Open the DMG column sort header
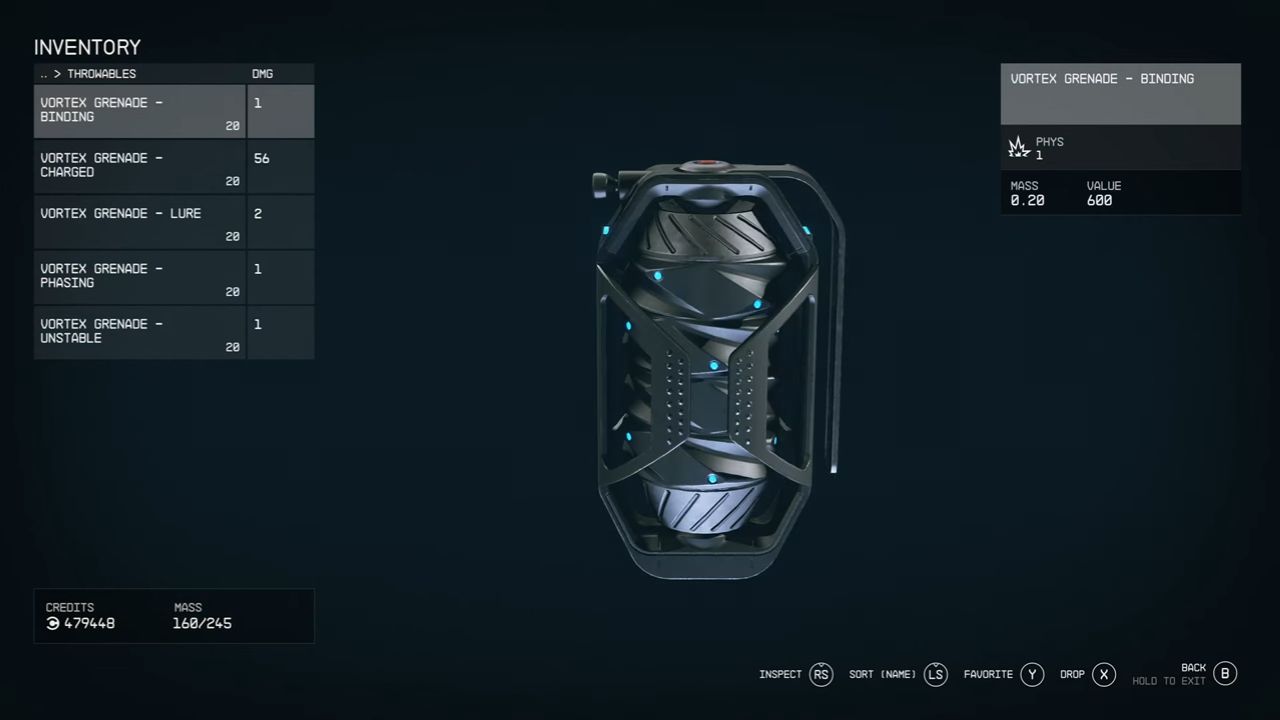The width and height of the screenshot is (1280, 720). point(262,73)
